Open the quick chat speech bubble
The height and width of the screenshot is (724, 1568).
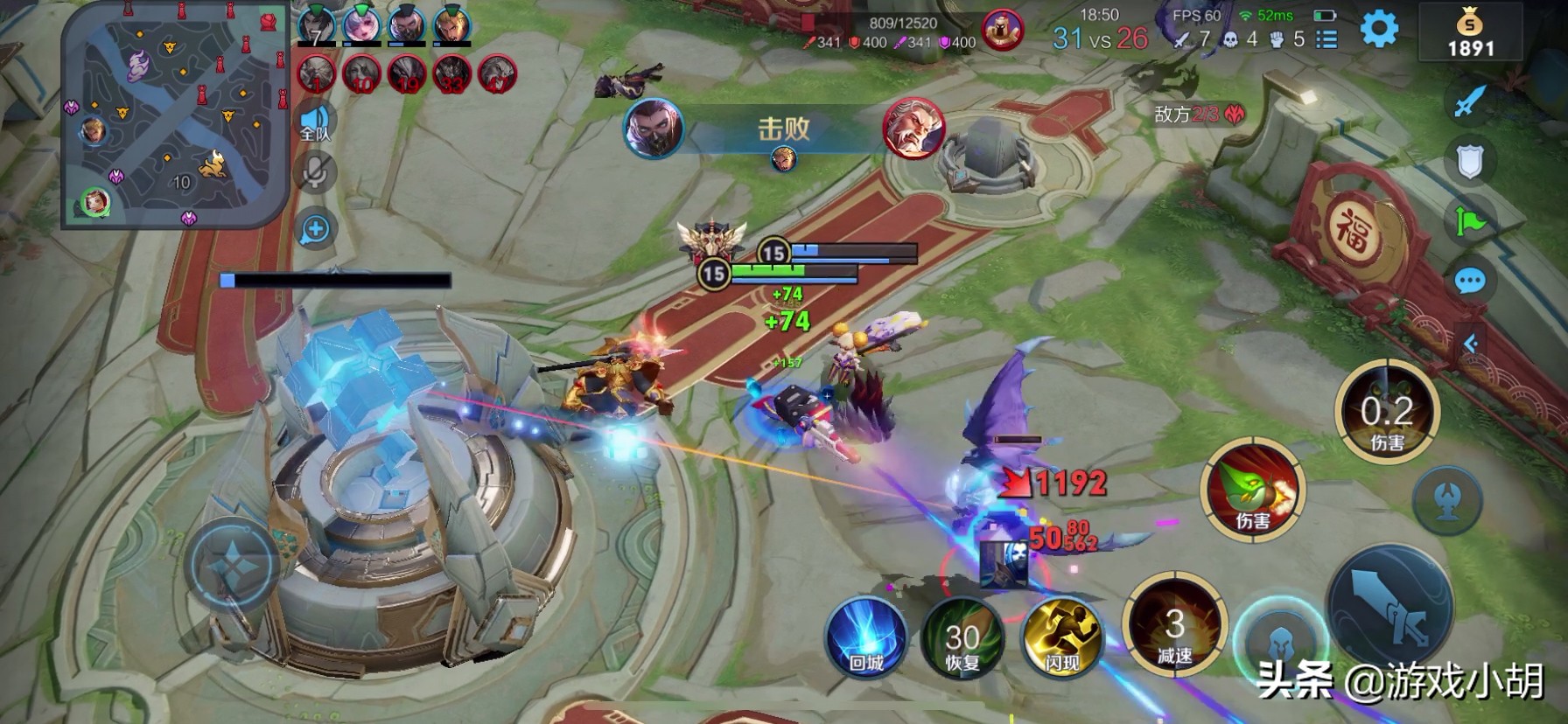[x=1470, y=282]
